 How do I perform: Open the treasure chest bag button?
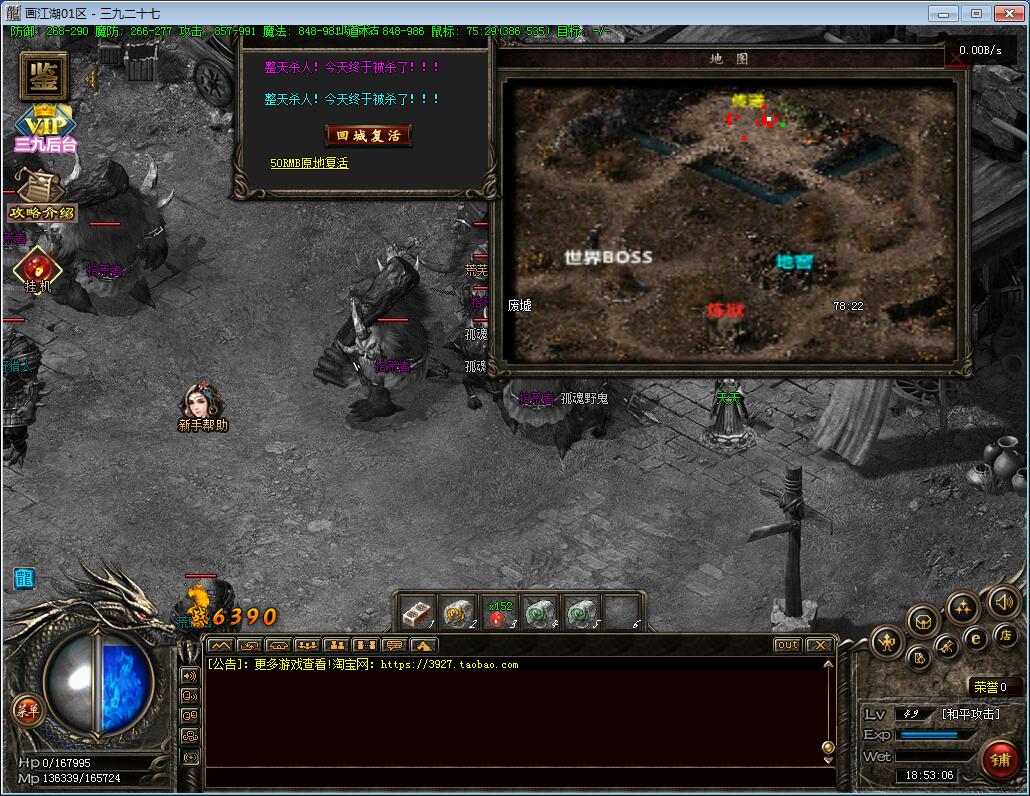923,621
